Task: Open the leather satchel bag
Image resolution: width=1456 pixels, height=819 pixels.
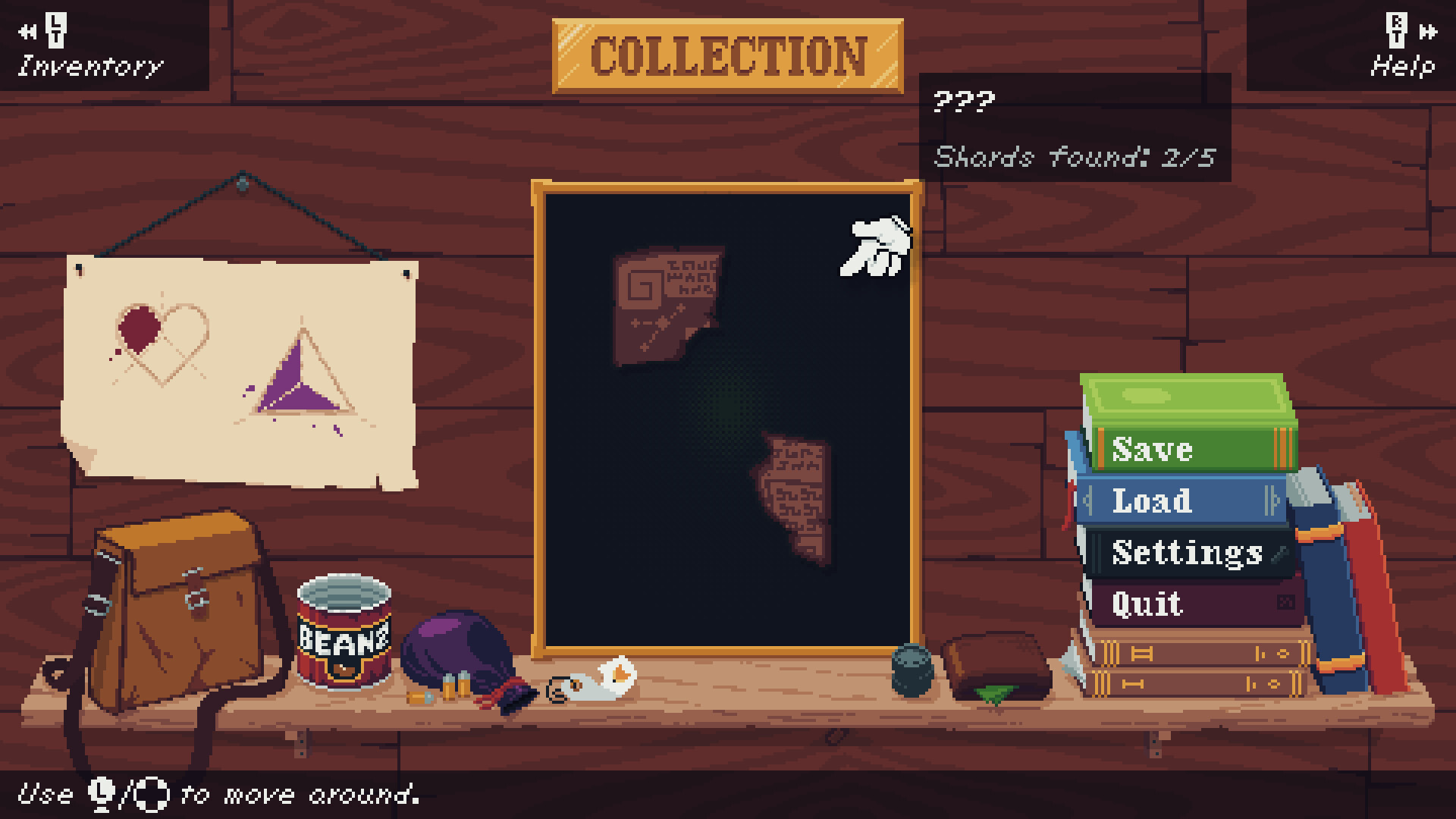Action: pos(182,614)
